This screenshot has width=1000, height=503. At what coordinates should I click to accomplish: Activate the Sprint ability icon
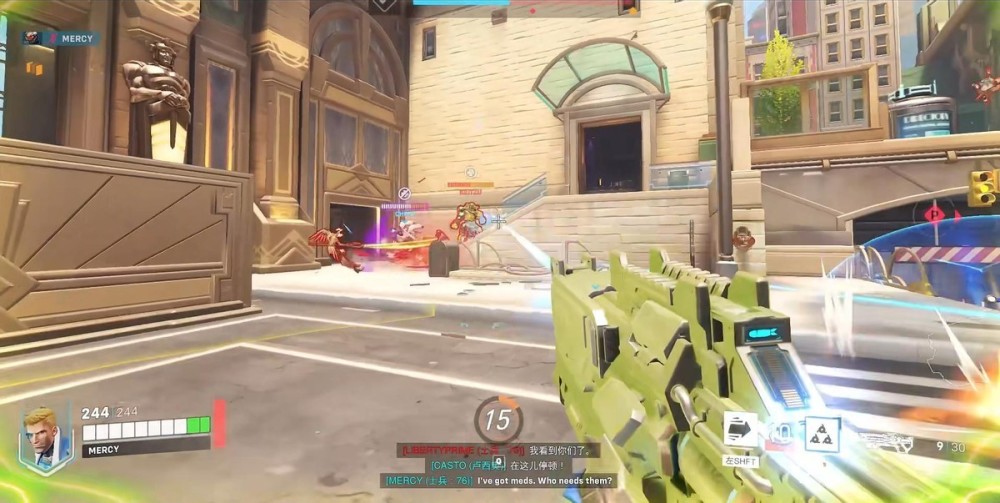pos(740,430)
